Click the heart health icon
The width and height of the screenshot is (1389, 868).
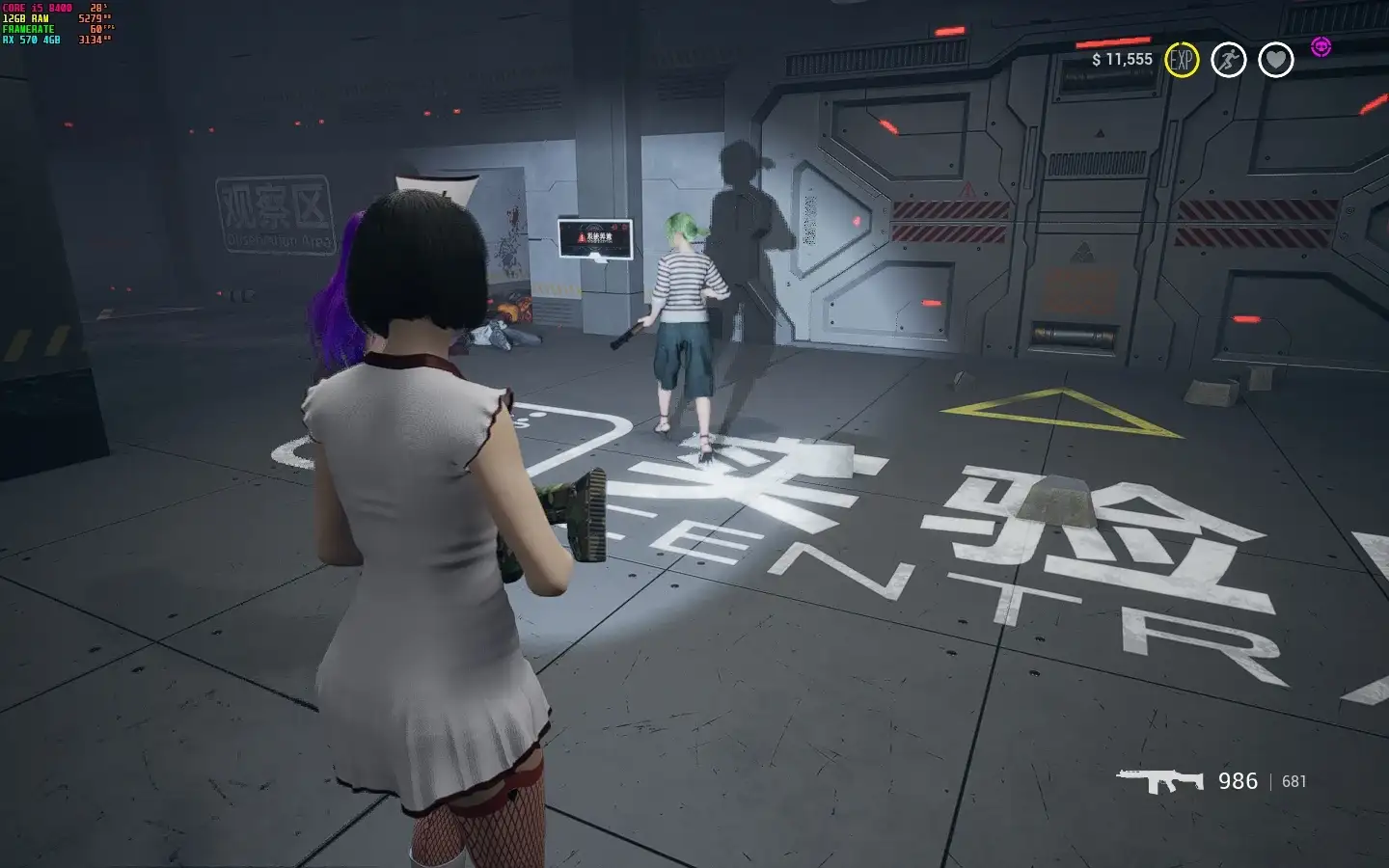pos(1275,60)
